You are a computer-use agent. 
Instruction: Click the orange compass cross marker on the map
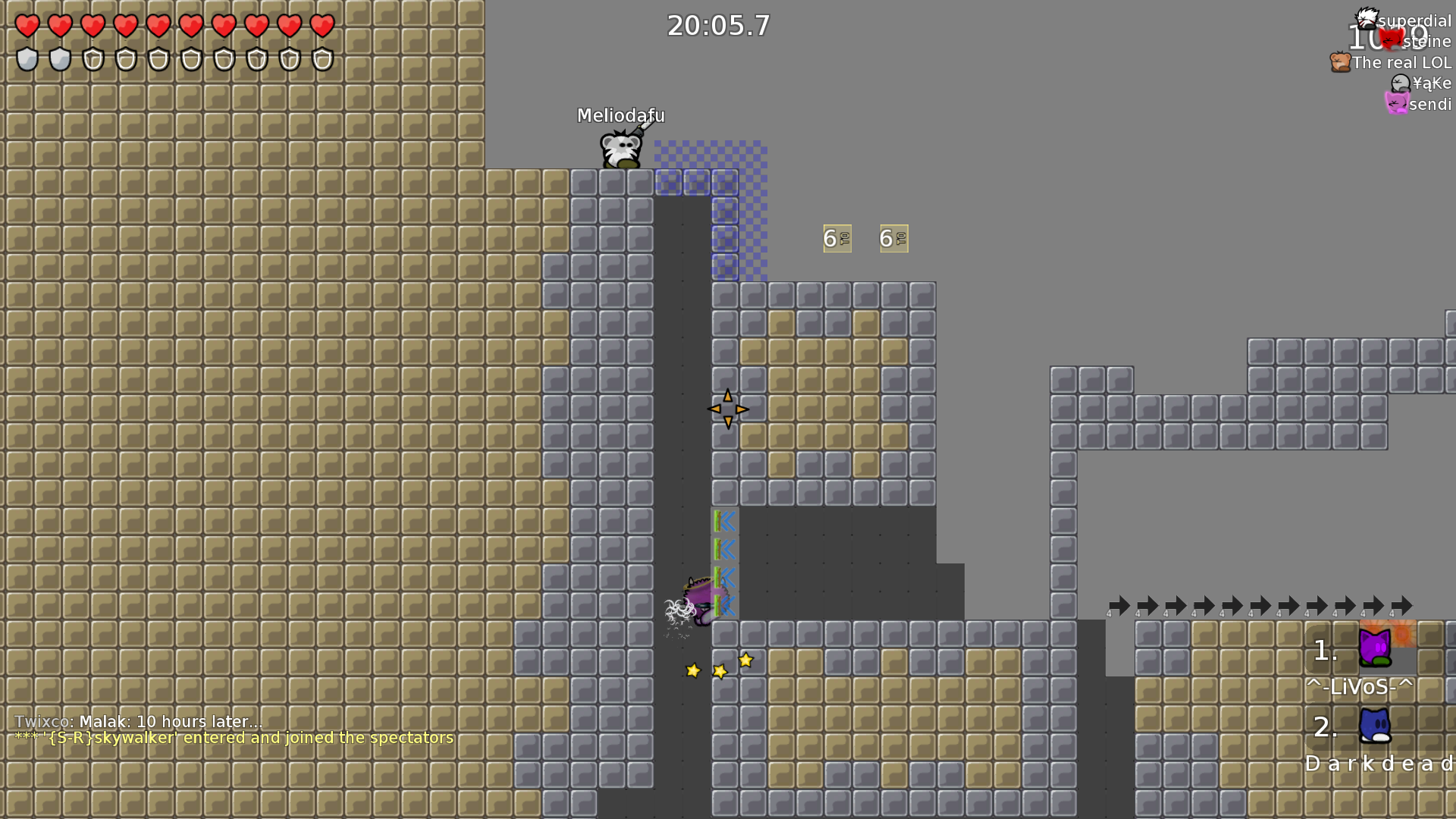(728, 409)
